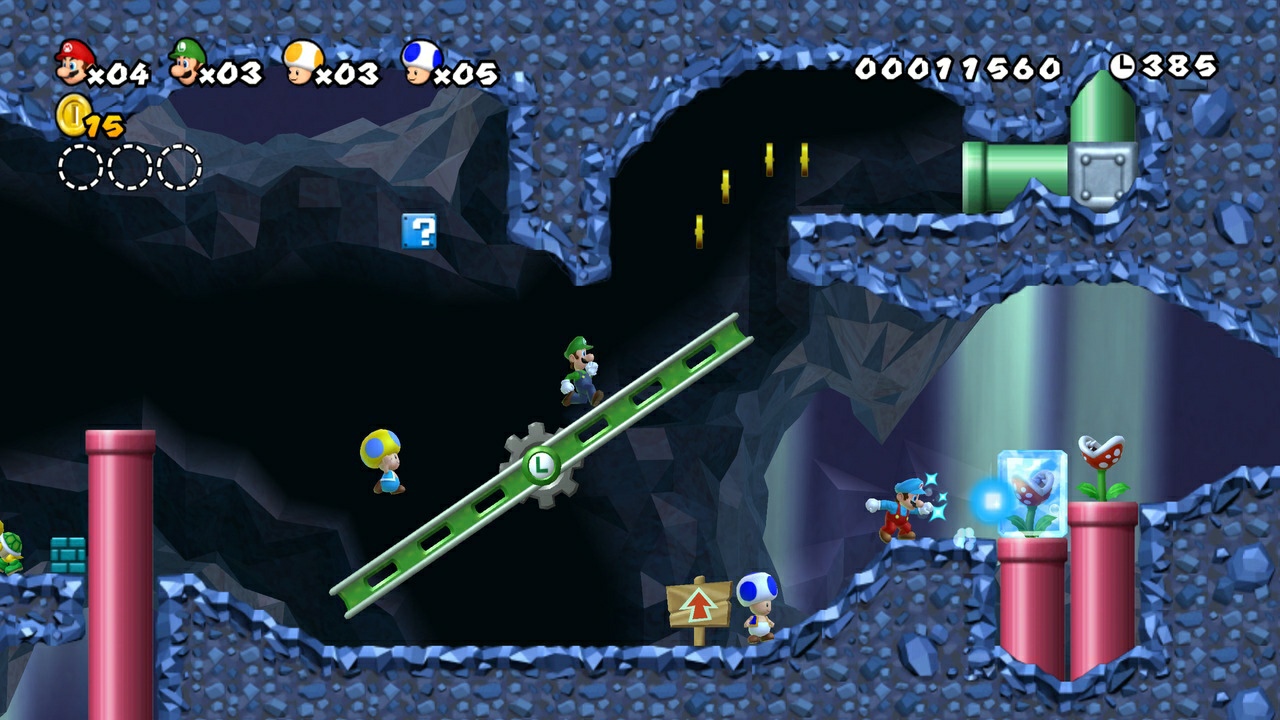Screen dimensions: 1280x720
Task: Click the blue Toad head icon
Action: 420,62
